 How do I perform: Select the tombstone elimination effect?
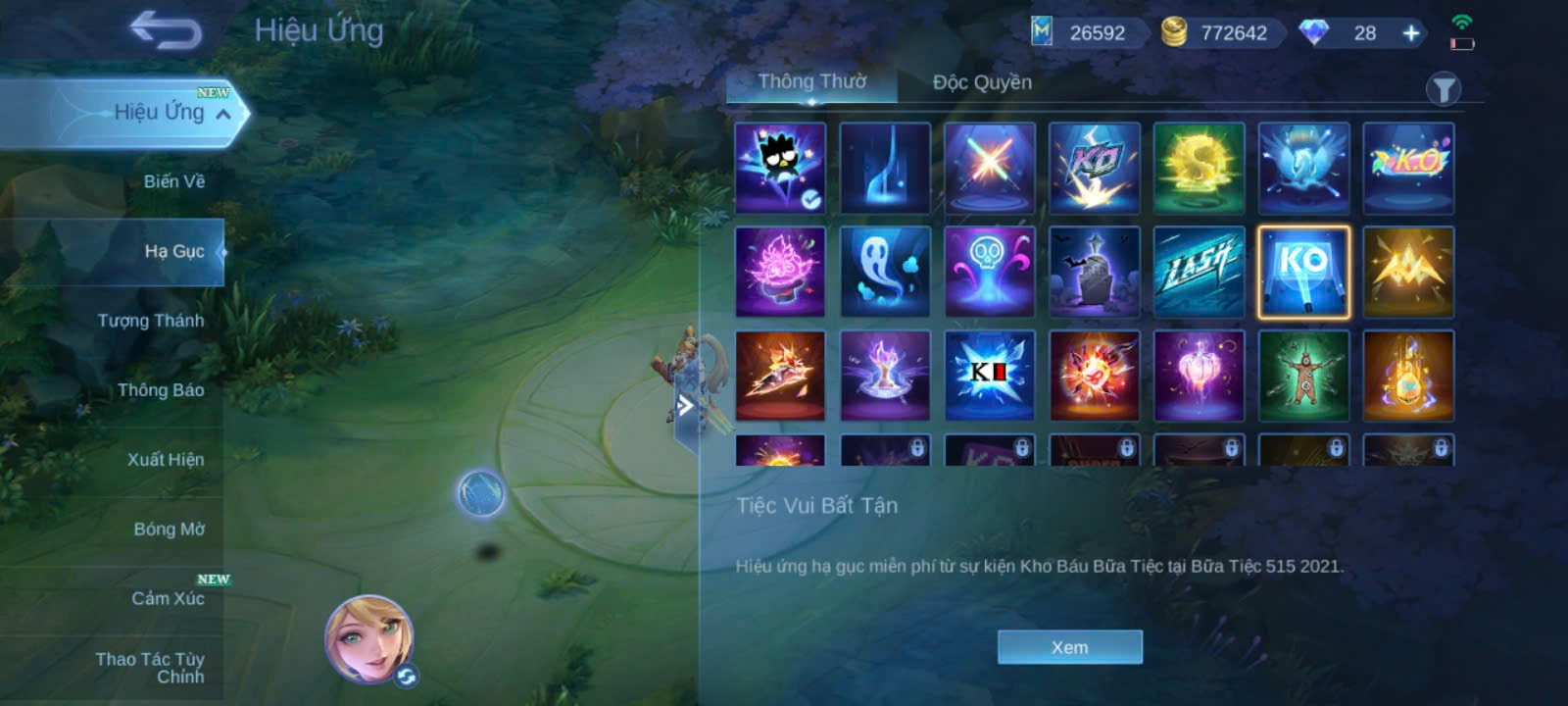pyautogui.click(x=1094, y=272)
